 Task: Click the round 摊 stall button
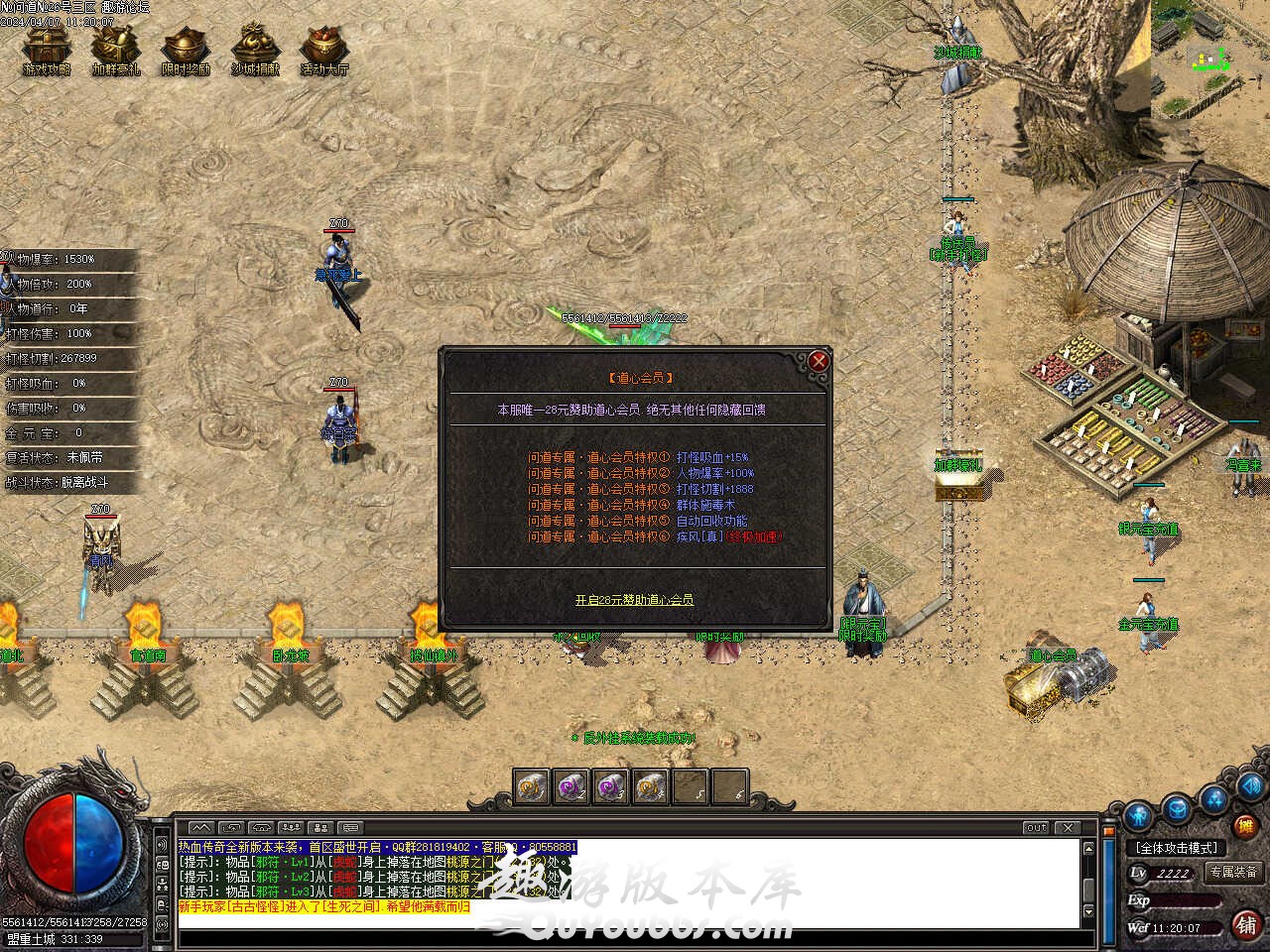[1245, 825]
